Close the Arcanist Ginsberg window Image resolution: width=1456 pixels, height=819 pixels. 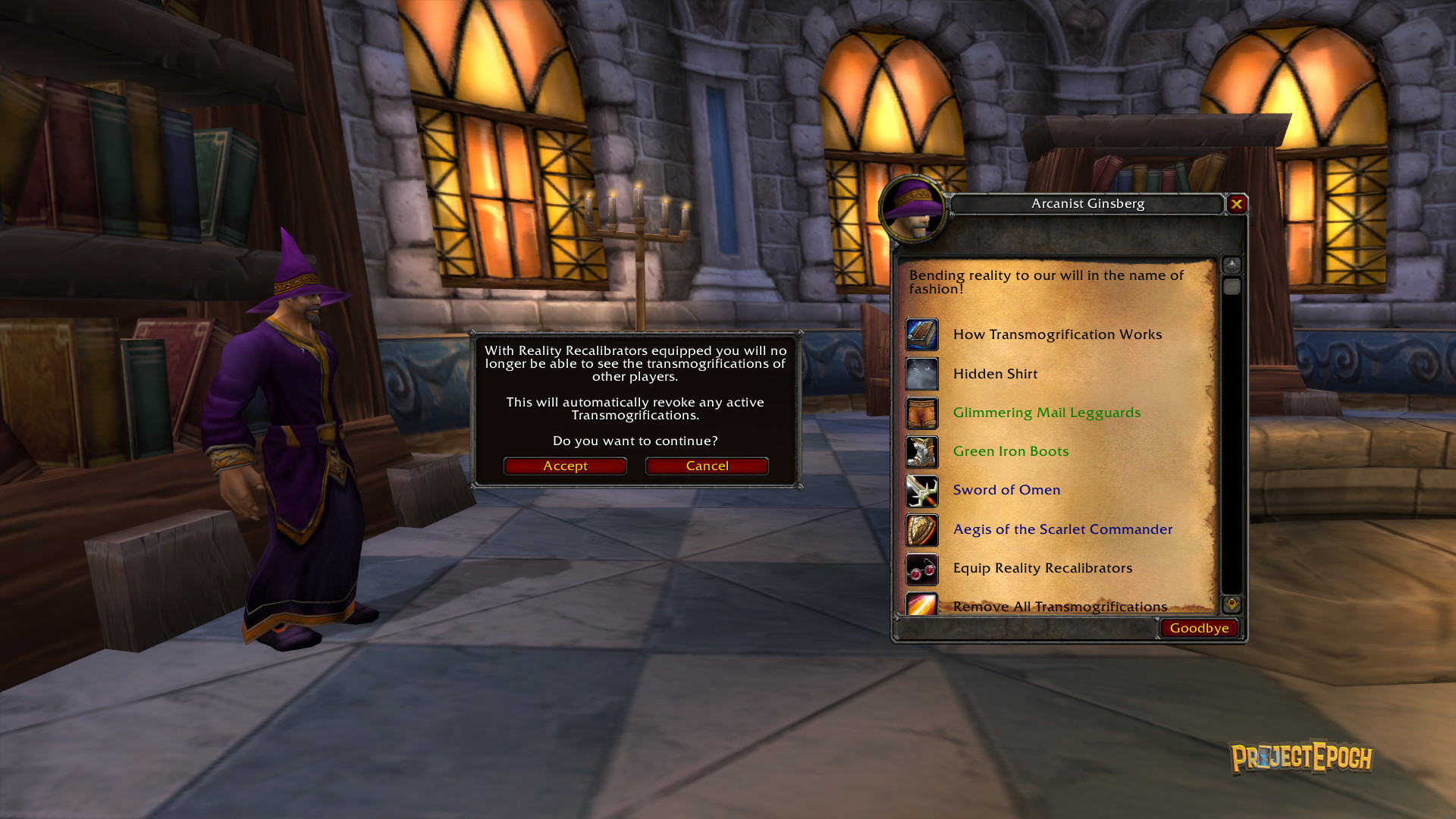pos(1237,203)
